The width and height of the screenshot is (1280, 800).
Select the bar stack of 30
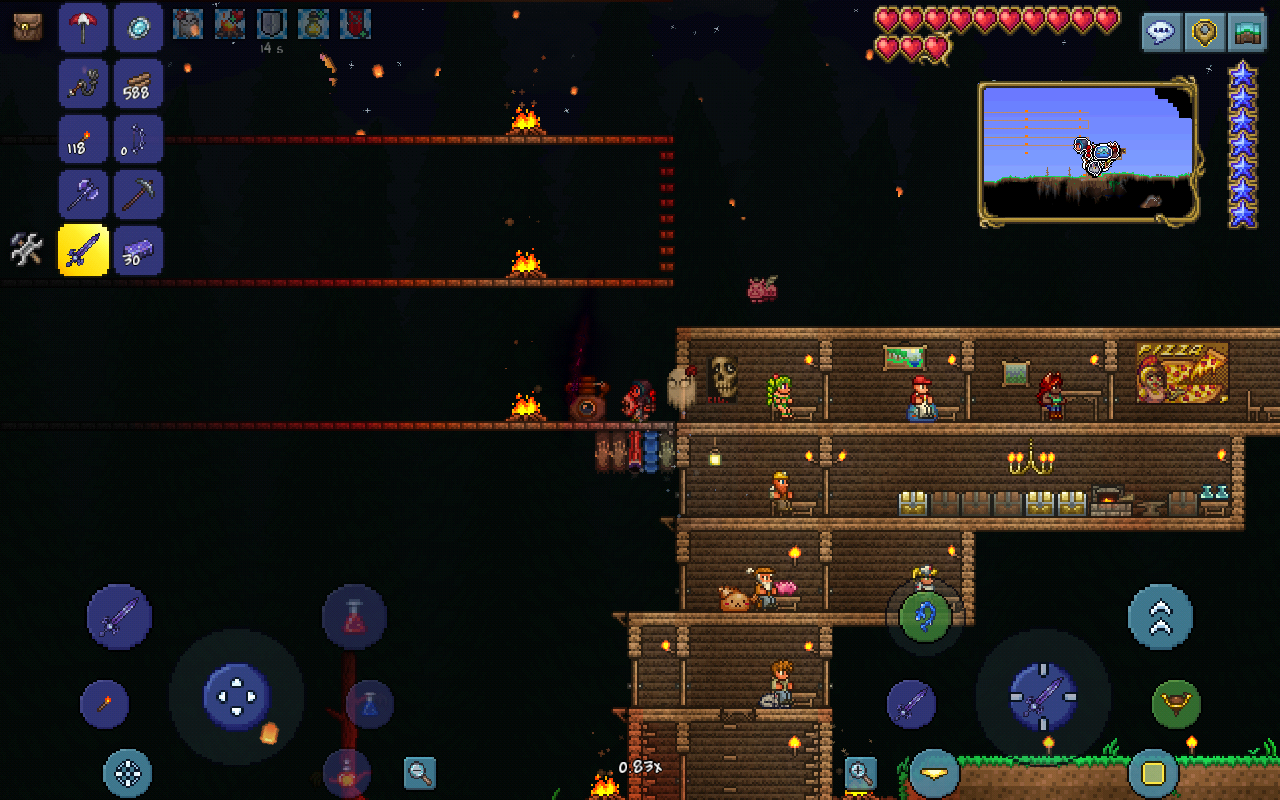point(138,250)
